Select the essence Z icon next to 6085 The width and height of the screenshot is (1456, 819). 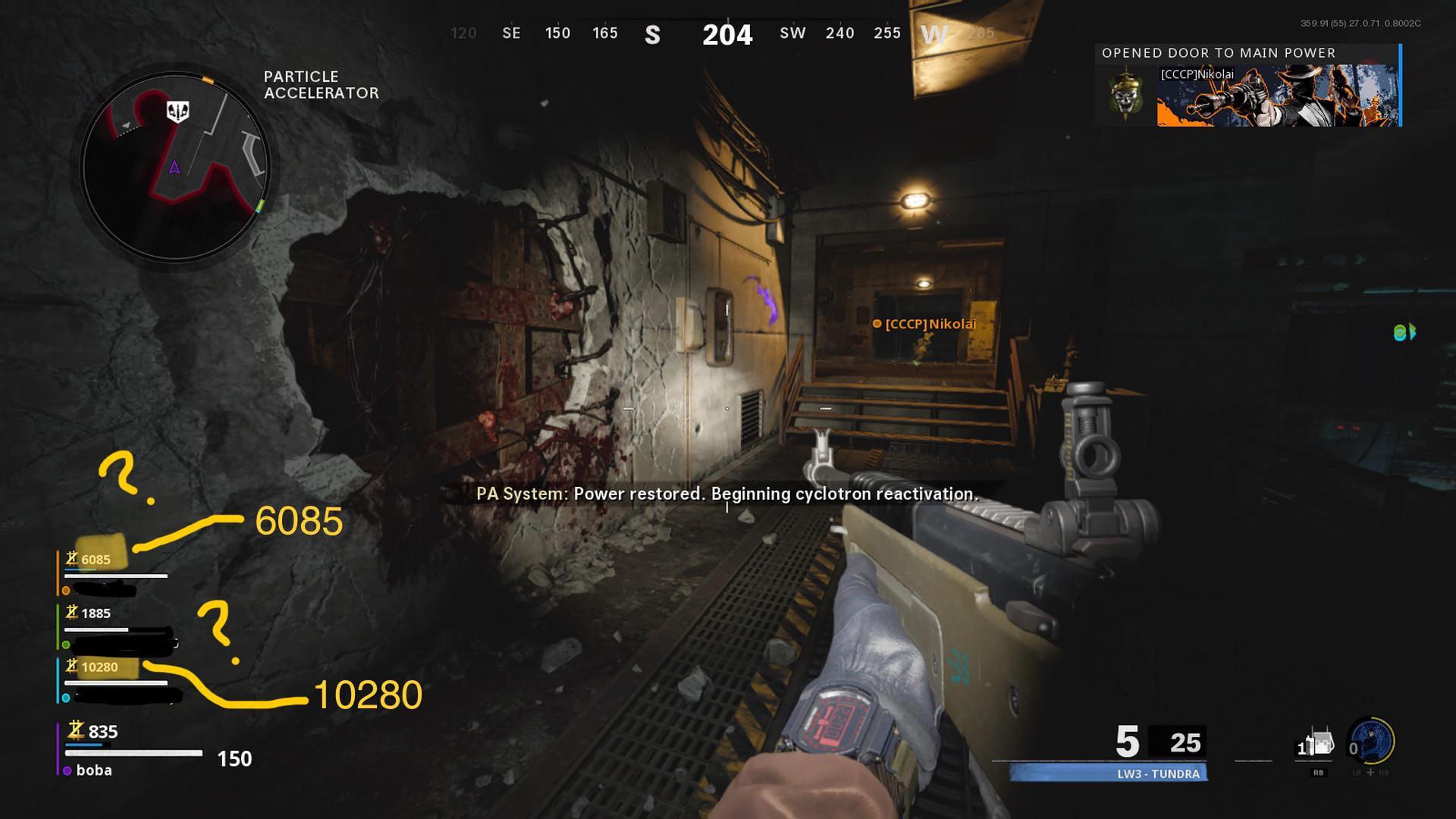click(x=72, y=560)
